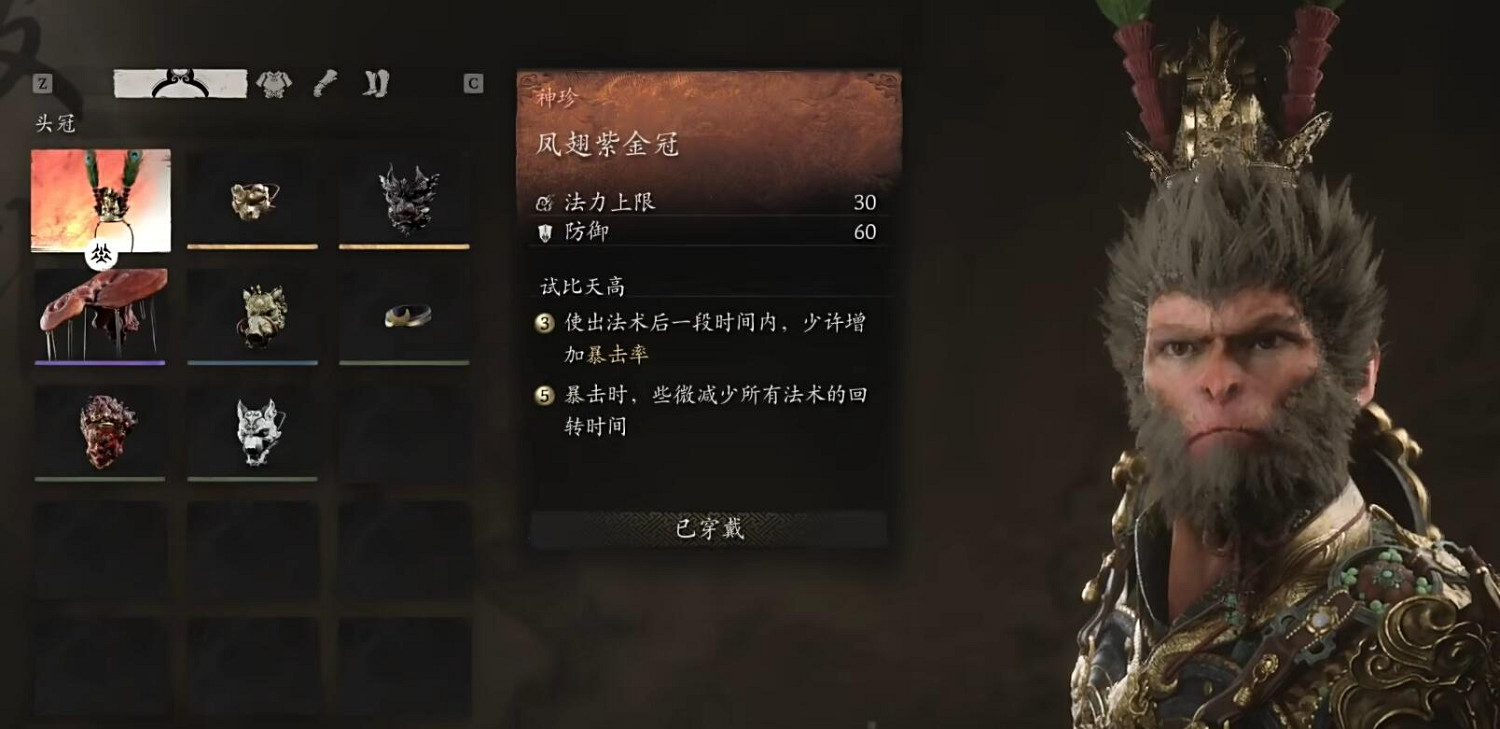Click the '5' set bonus badge
Image resolution: width=1500 pixels, height=729 pixels.
(541, 396)
